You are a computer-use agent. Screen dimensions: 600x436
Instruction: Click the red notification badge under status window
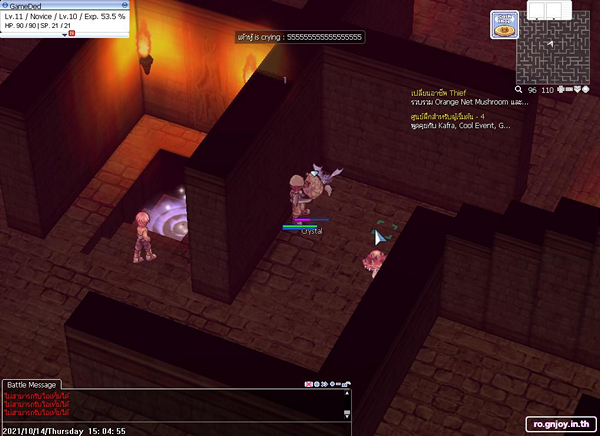point(72,34)
